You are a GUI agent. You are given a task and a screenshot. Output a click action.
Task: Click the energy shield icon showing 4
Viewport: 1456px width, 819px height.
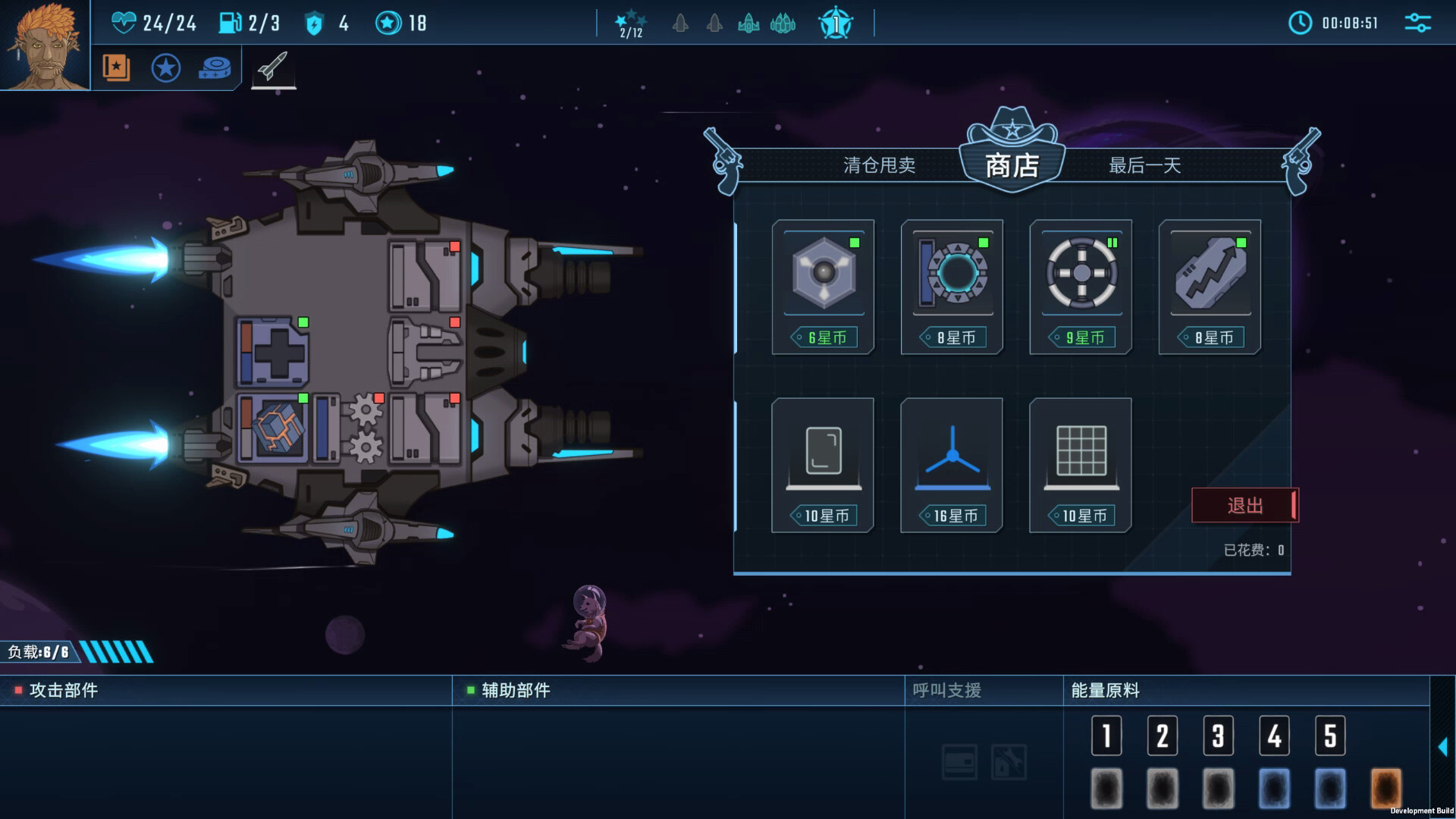(315, 24)
